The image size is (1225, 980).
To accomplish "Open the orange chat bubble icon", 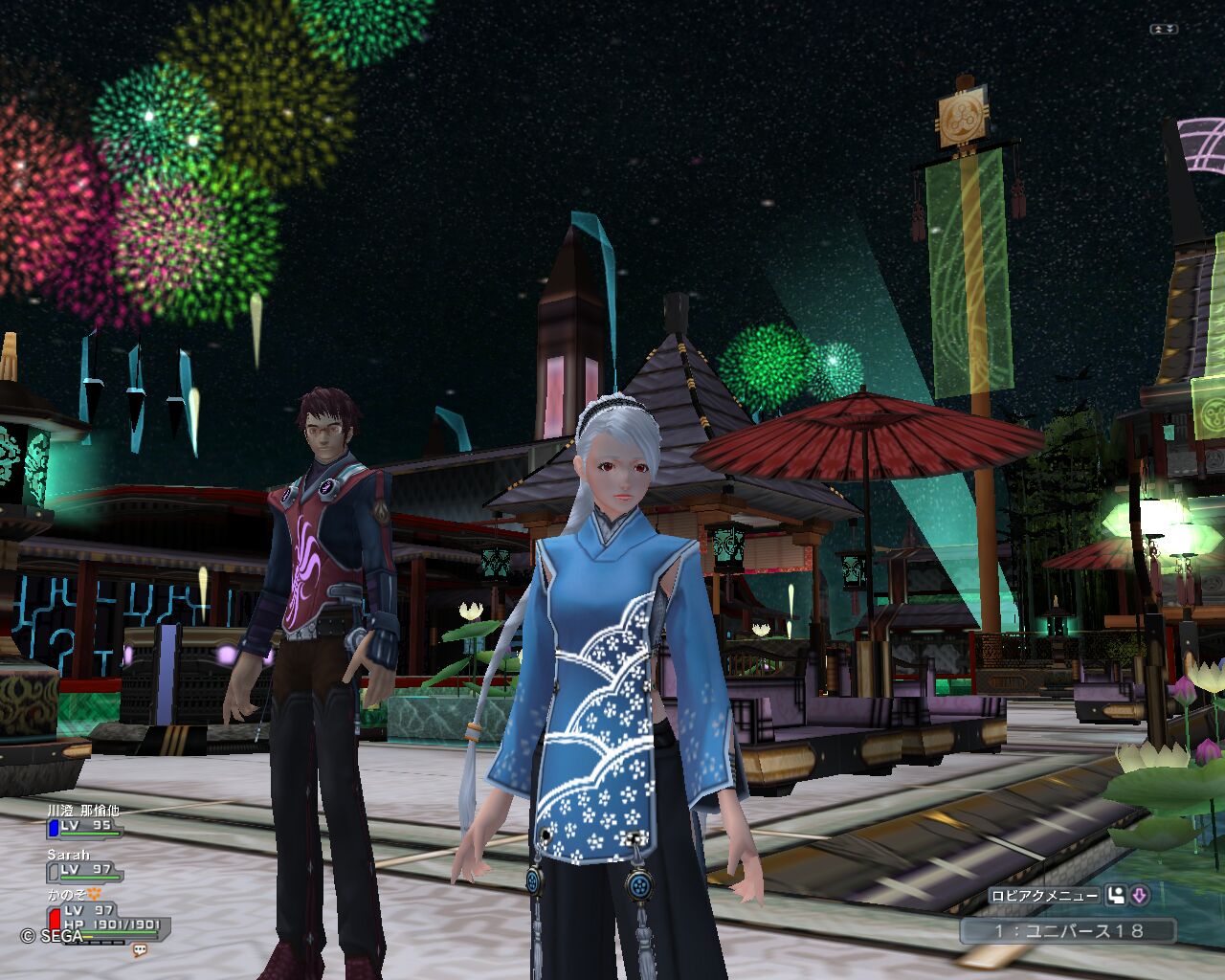I will 140,950.
